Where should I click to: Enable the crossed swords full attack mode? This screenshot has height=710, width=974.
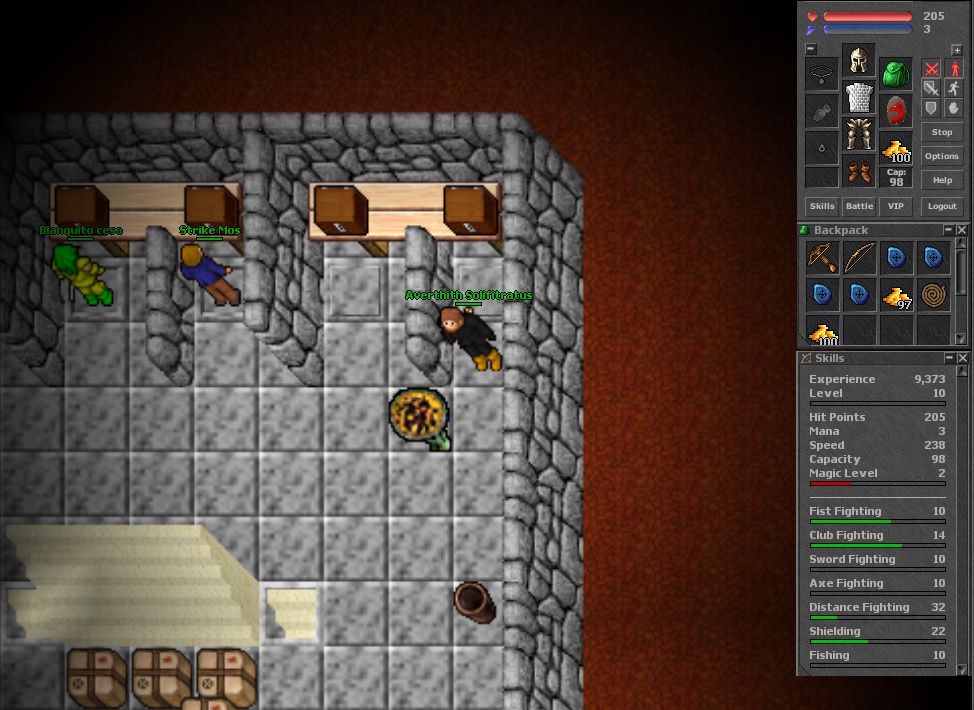[x=931, y=69]
